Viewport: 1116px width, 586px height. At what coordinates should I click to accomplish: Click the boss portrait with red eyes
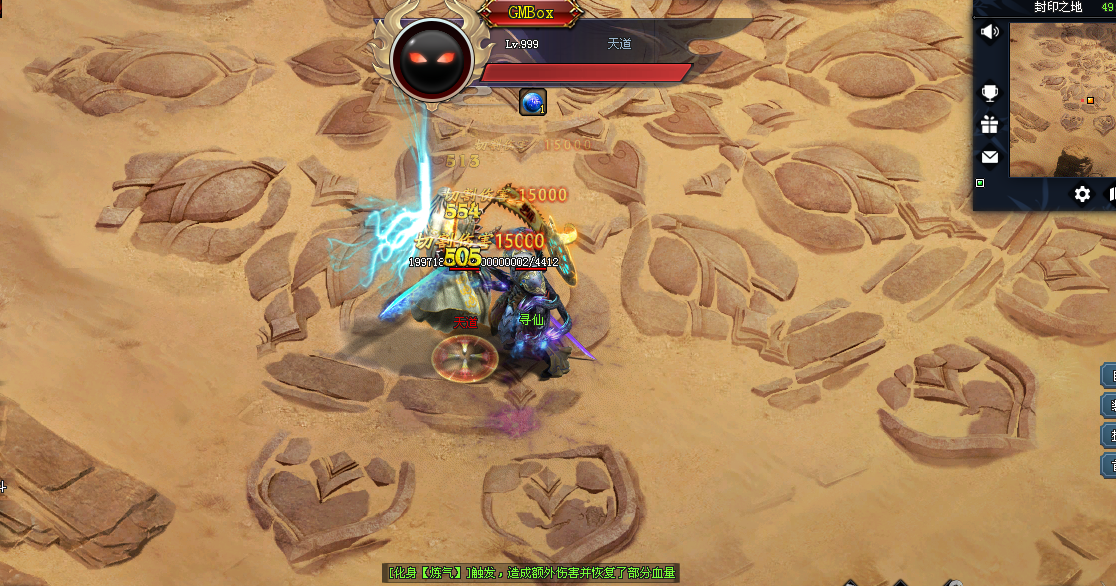click(432, 59)
